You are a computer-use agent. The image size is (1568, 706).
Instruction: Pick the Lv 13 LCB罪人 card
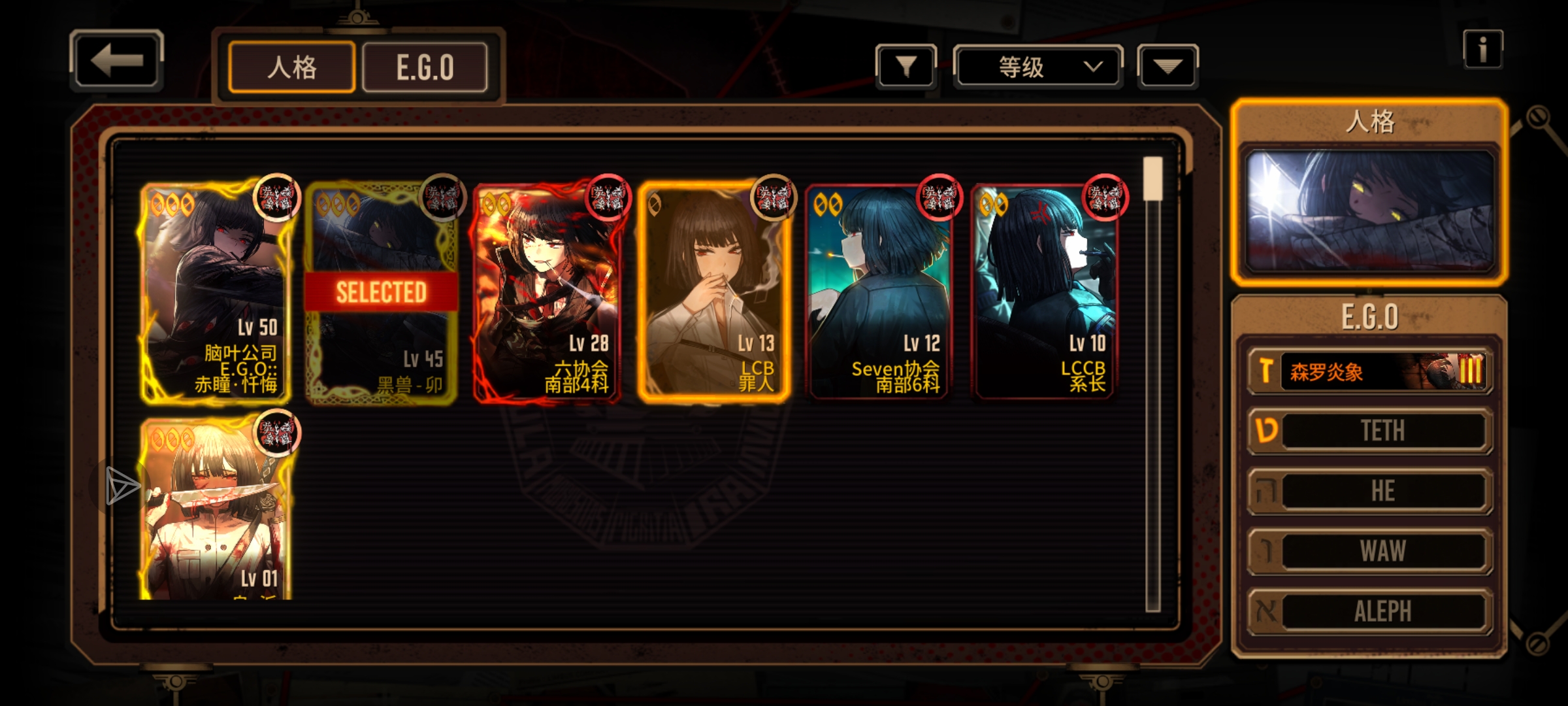[714, 292]
